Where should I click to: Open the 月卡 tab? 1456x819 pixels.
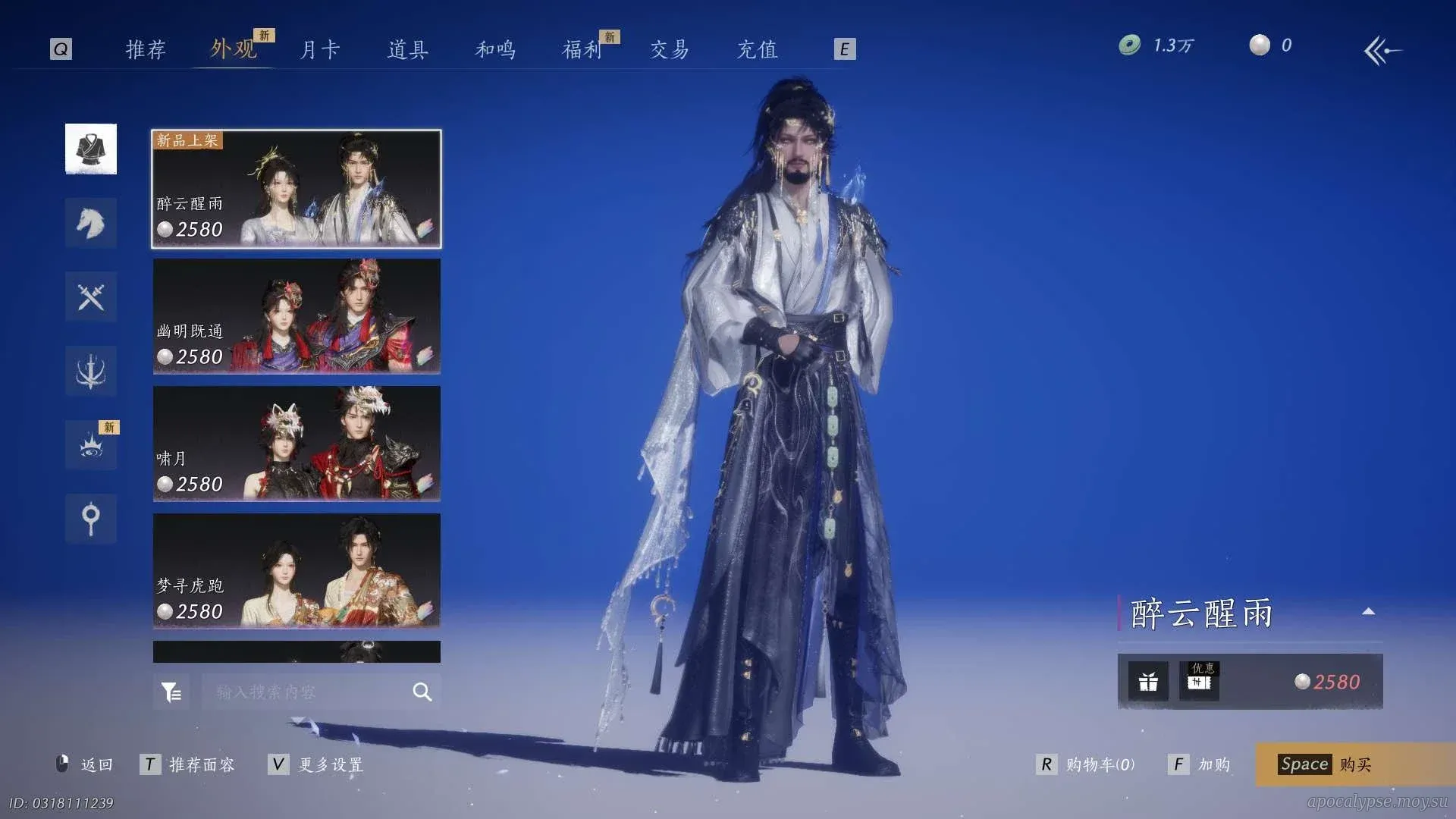pos(320,49)
